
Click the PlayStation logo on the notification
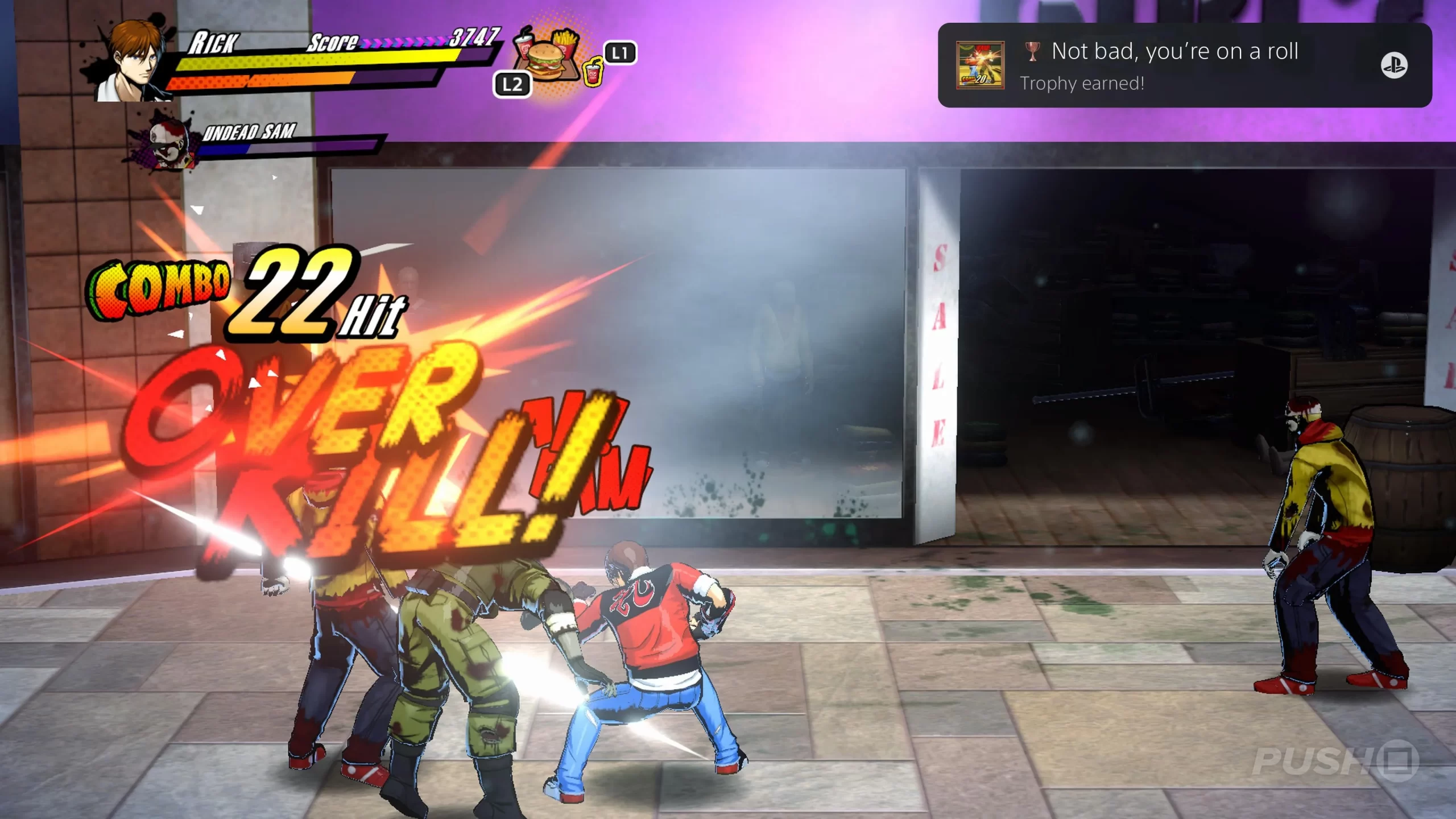point(1393,65)
